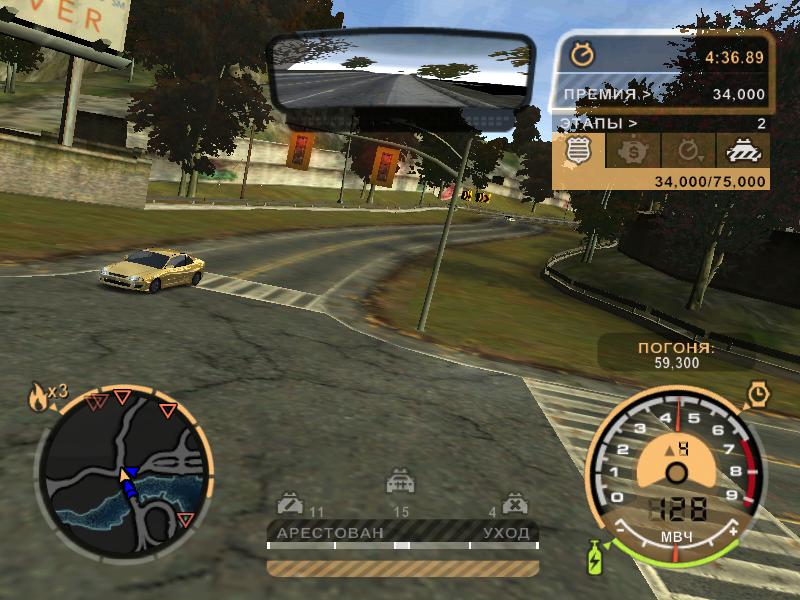Click the nitrous bottle icon
800x600 pixels.
596,557
